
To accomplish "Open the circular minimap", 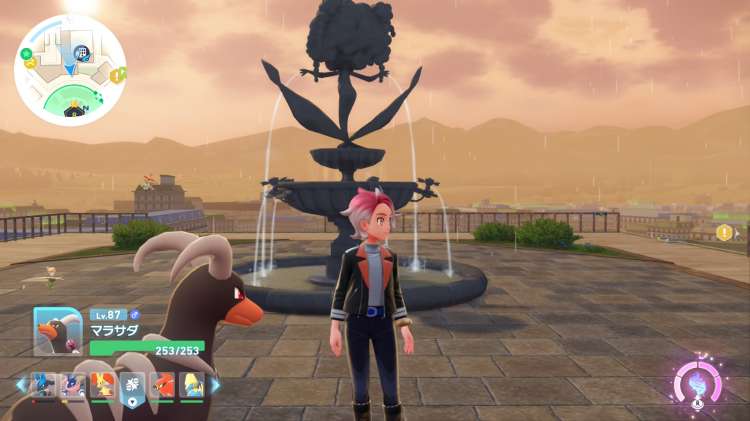I will [70, 70].
